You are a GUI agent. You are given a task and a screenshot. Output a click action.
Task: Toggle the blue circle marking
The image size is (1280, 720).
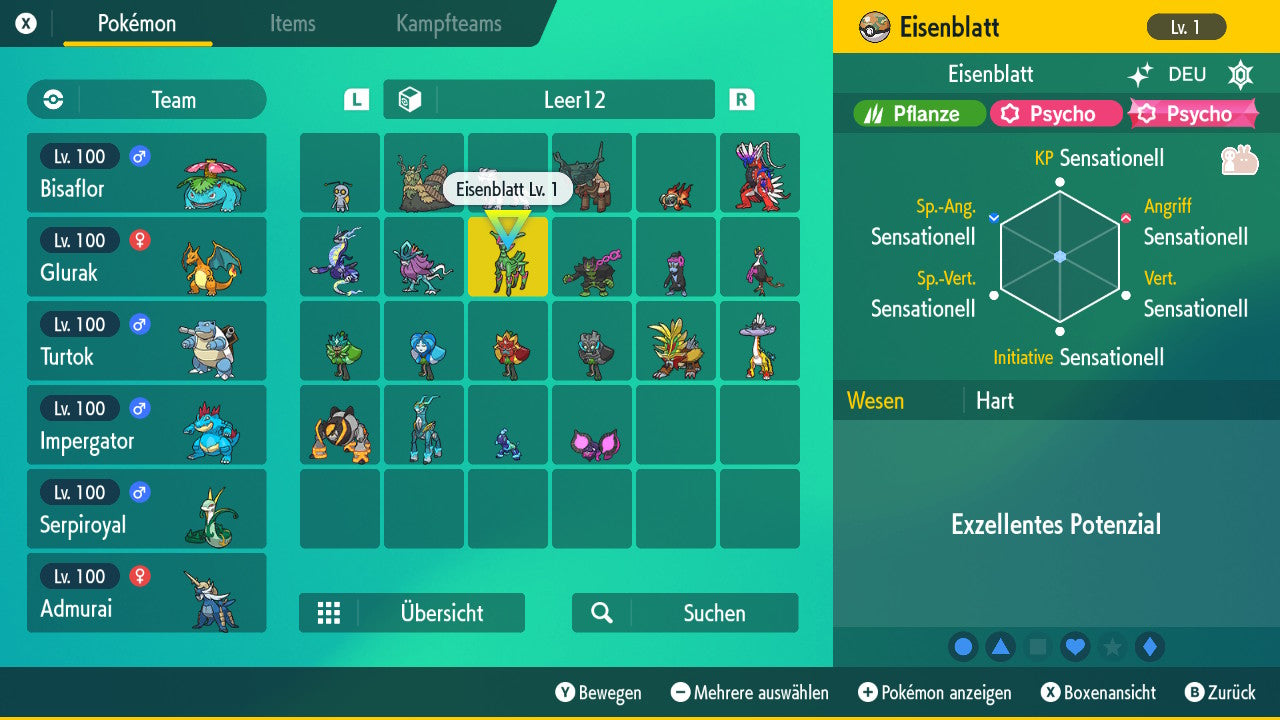pyautogui.click(x=963, y=646)
